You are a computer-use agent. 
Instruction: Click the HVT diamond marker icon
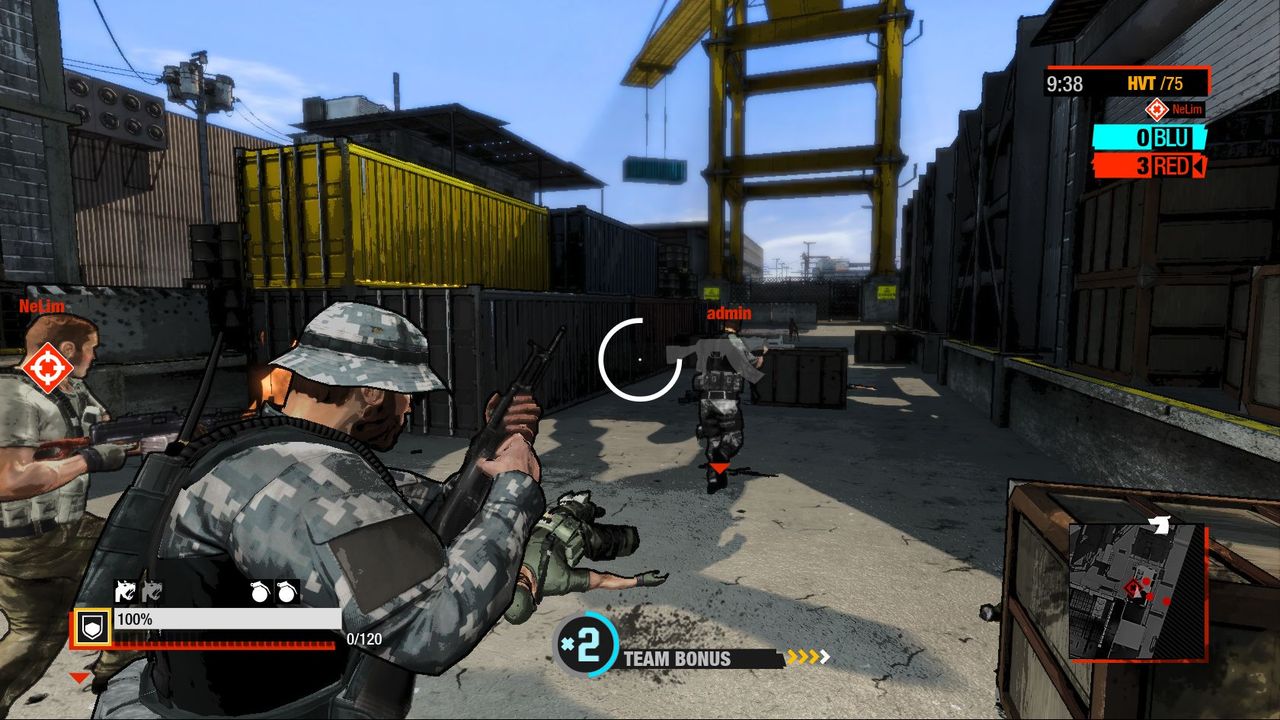(x=1157, y=110)
